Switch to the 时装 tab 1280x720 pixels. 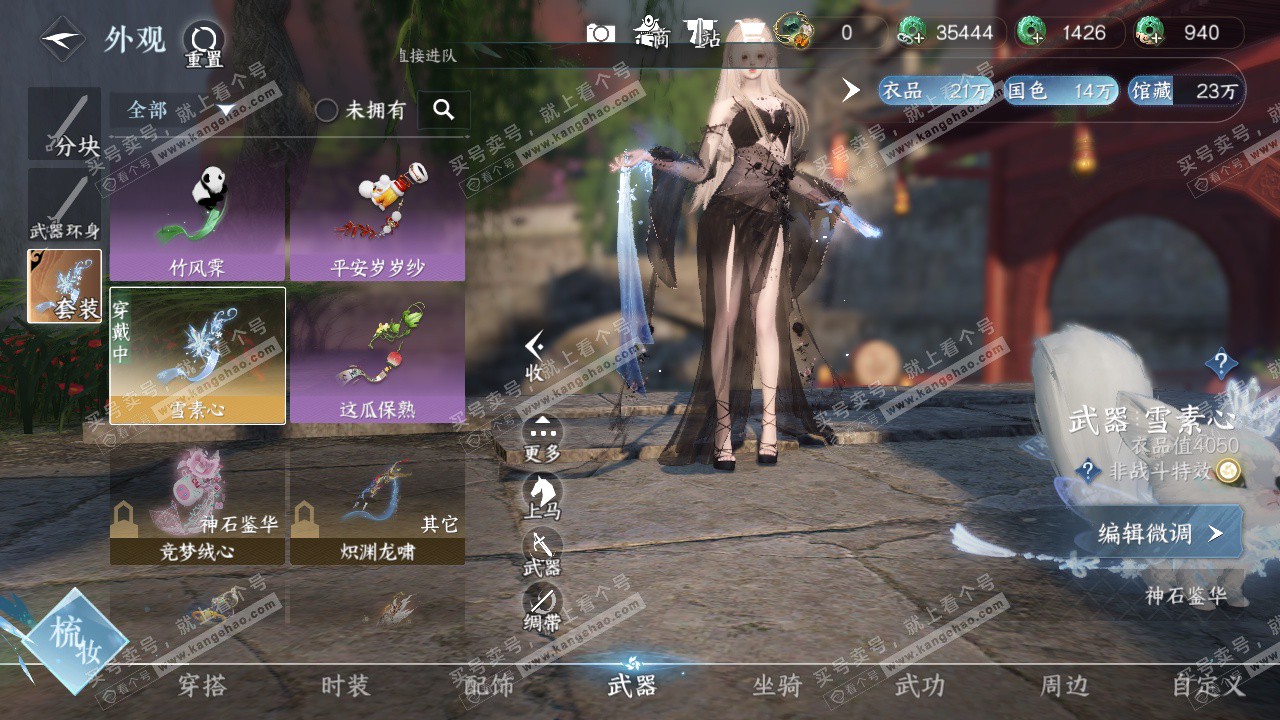coord(345,685)
